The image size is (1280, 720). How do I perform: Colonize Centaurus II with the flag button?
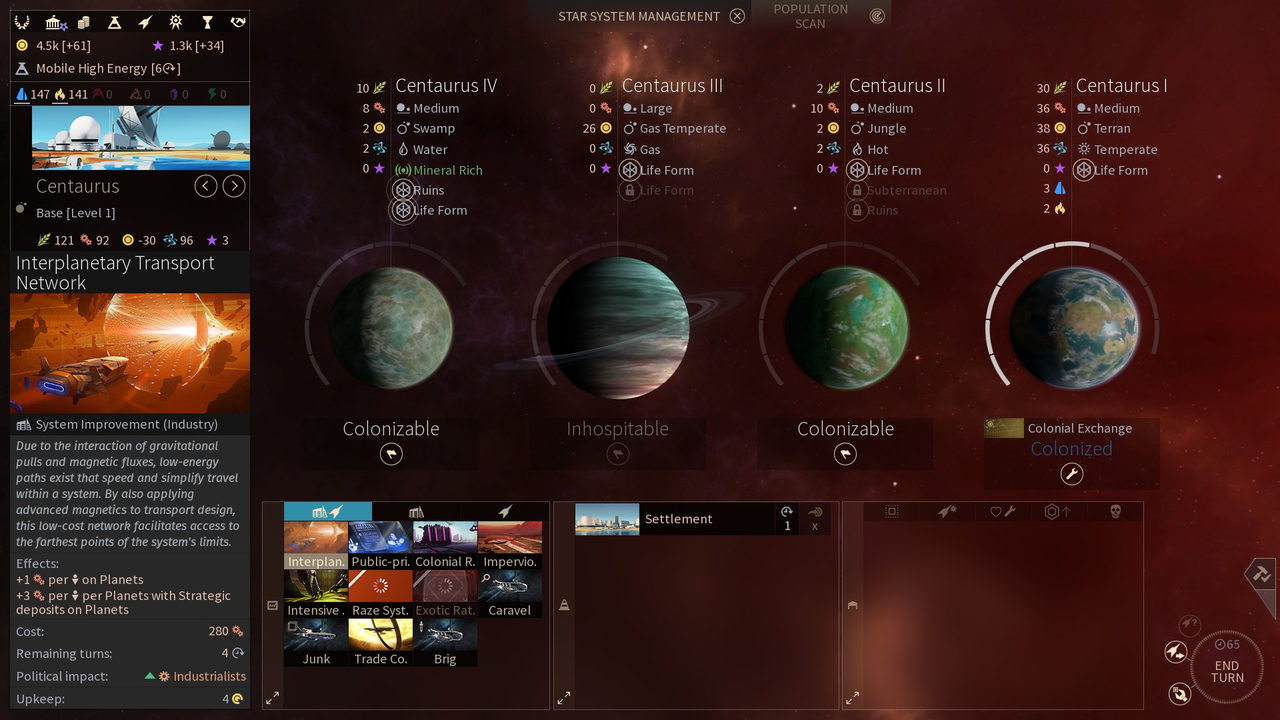pyautogui.click(x=845, y=454)
